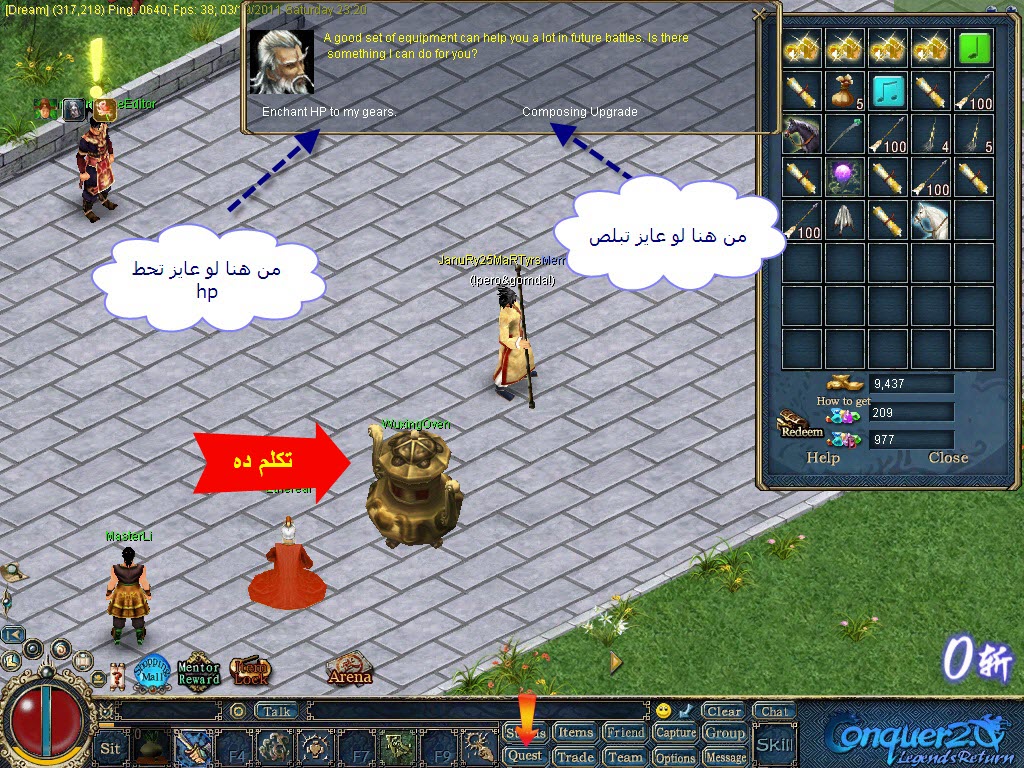The height and width of the screenshot is (768, 1024).
Task: Open the Options menu
Action: click(675, 757)
